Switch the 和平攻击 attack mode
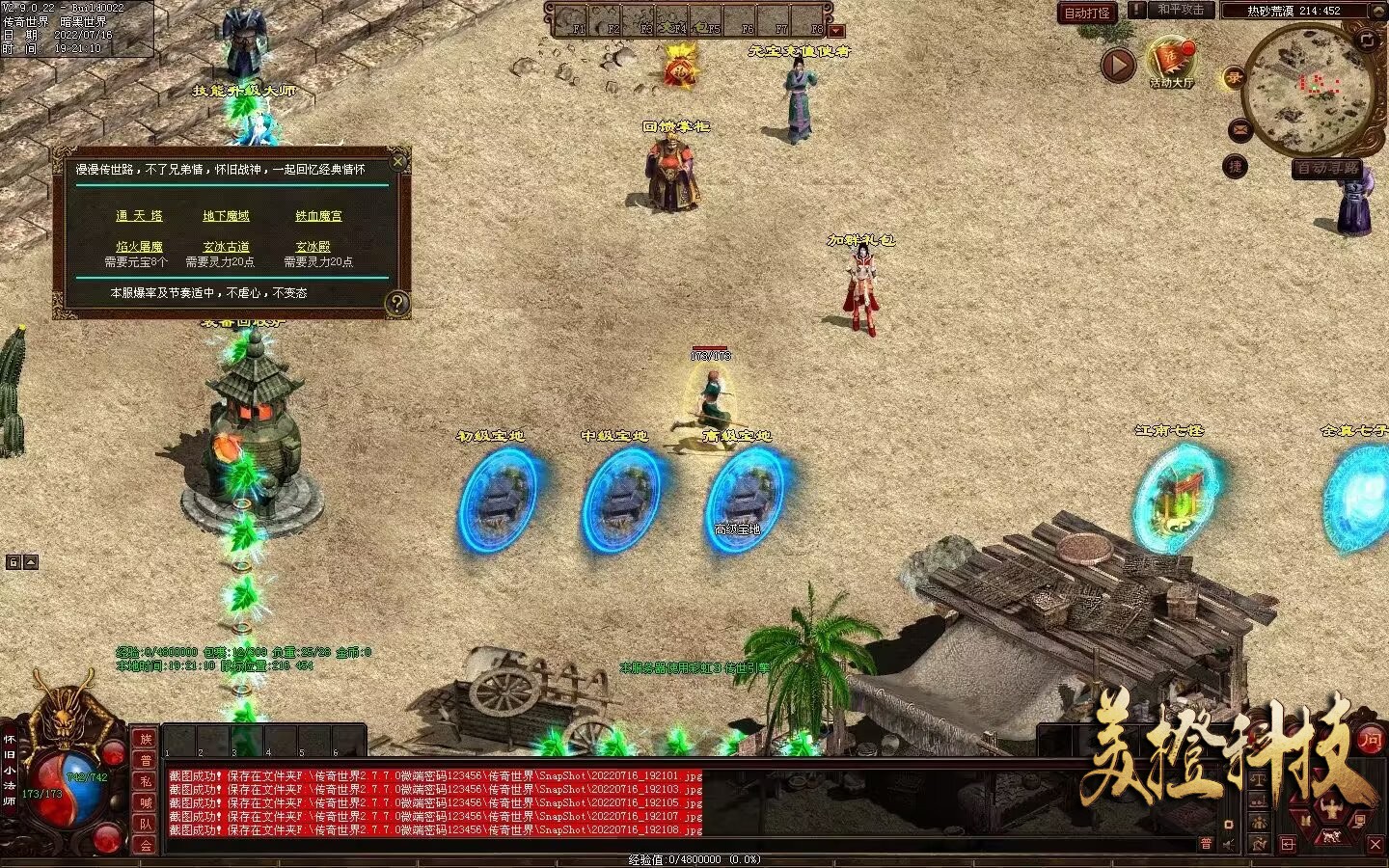 point(1180,10)
